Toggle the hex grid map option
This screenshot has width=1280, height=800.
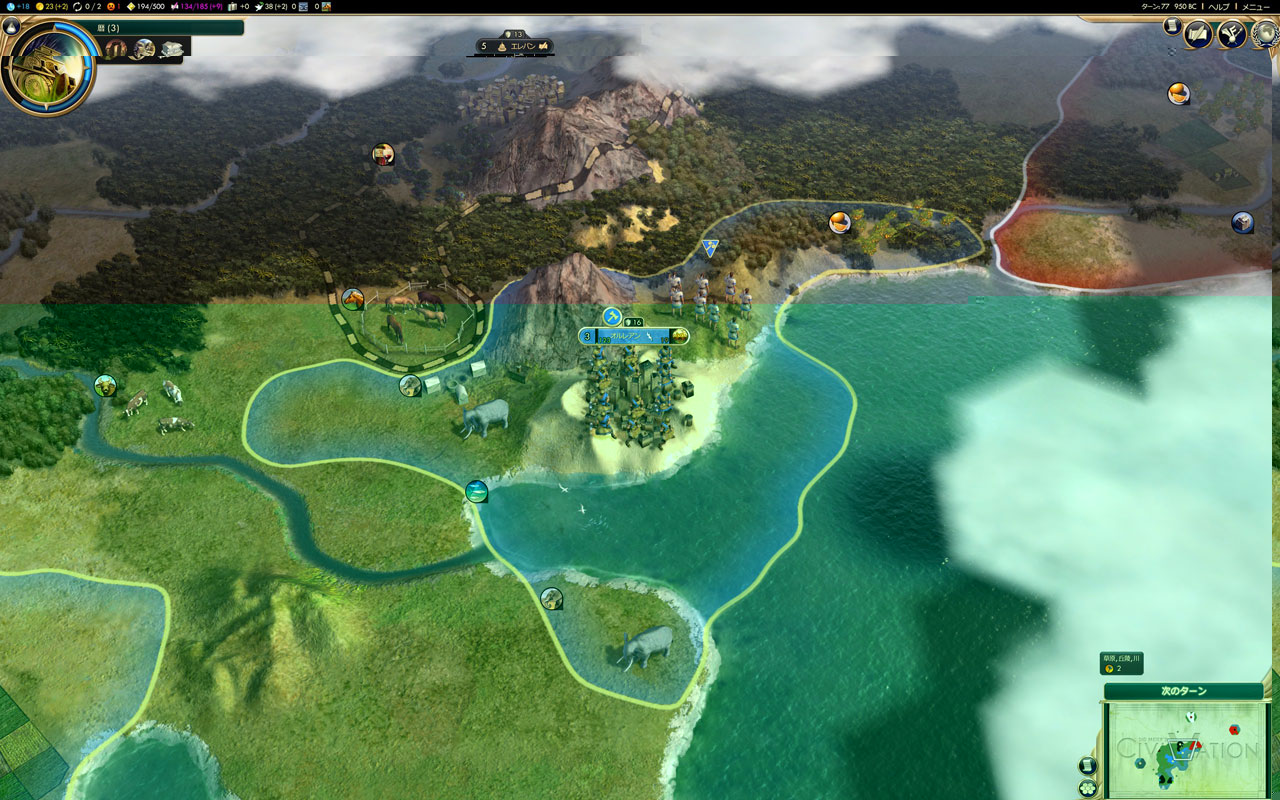(1087, 787)
